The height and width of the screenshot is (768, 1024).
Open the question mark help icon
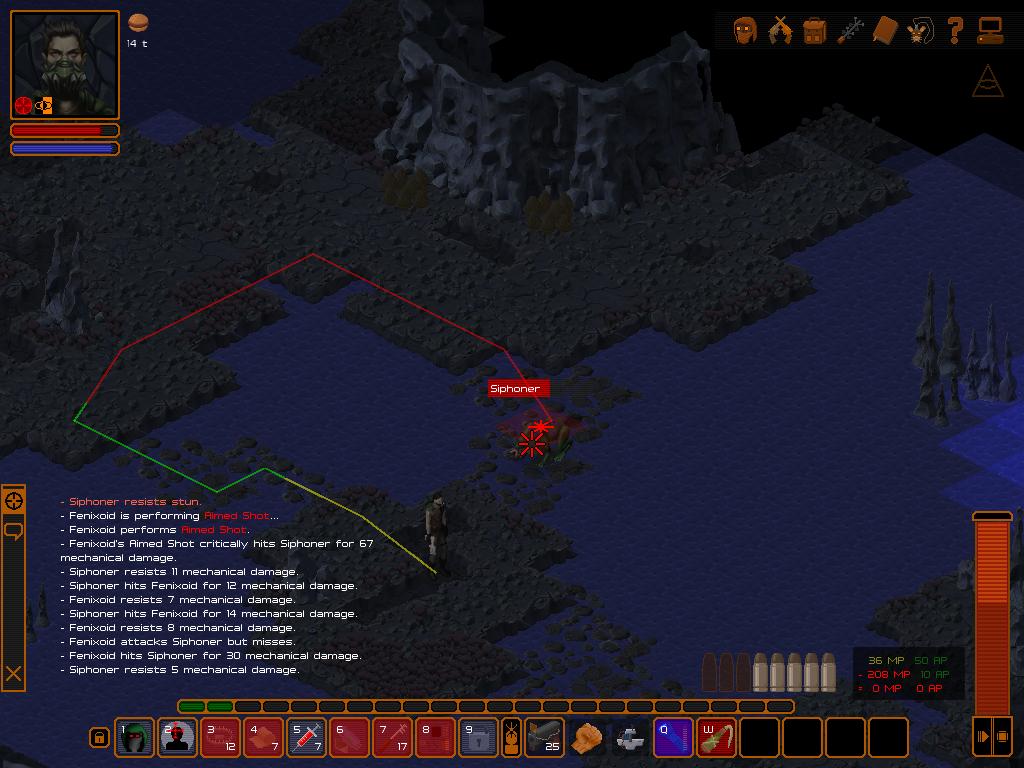(955, 31)
